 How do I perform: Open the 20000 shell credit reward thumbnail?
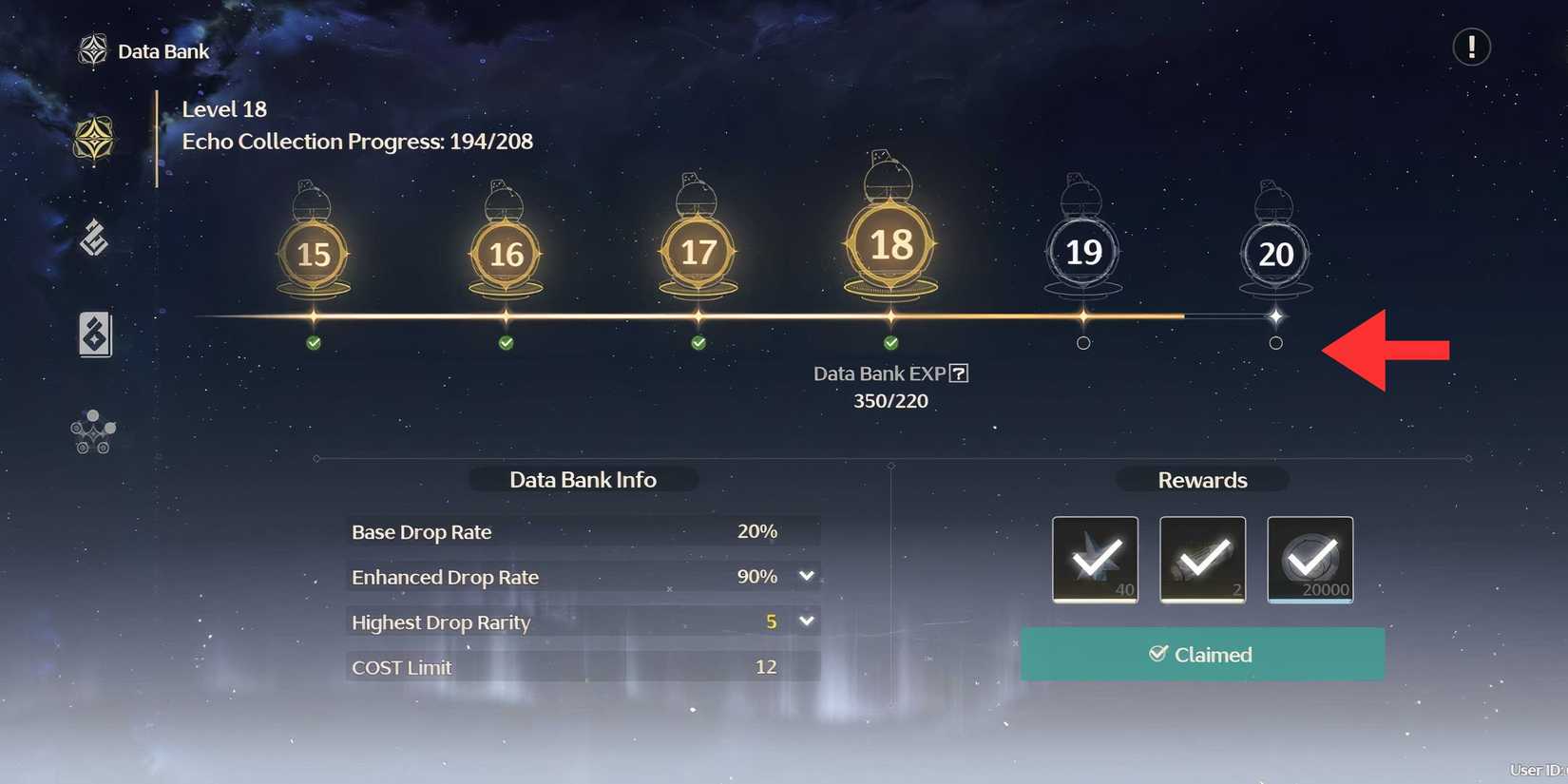tap(1310, 560)
